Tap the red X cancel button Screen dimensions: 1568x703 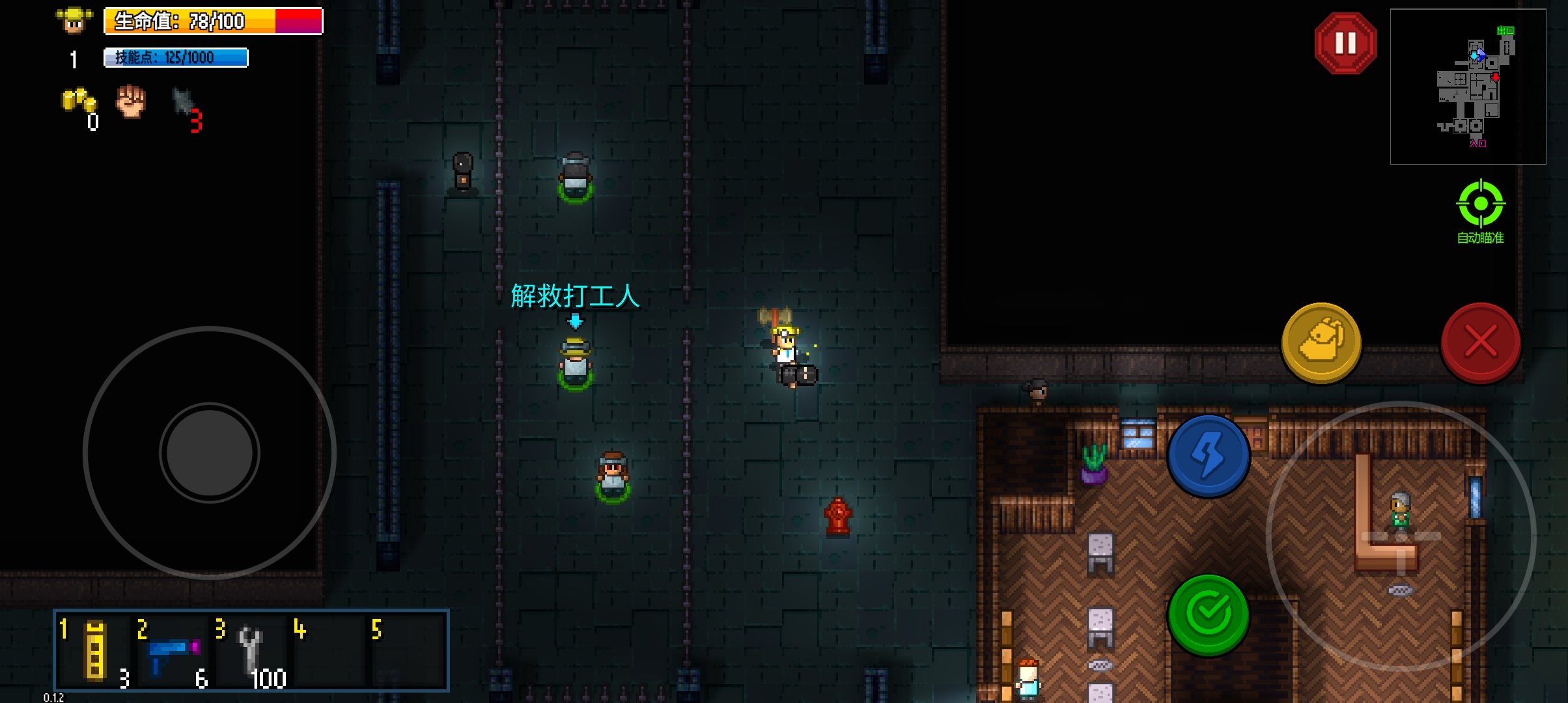point(1481,342)
